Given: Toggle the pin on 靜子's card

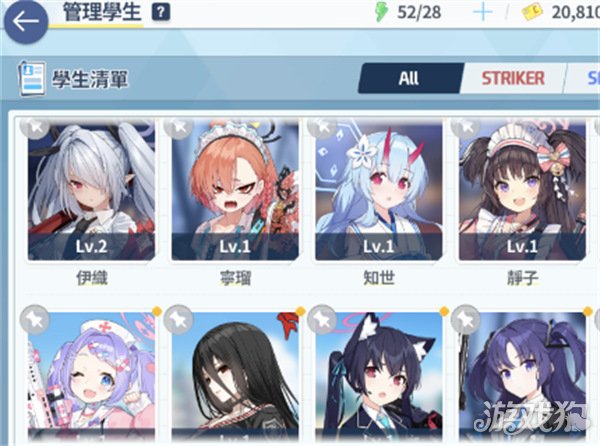Looking at the screenshot, I should 466,126.
